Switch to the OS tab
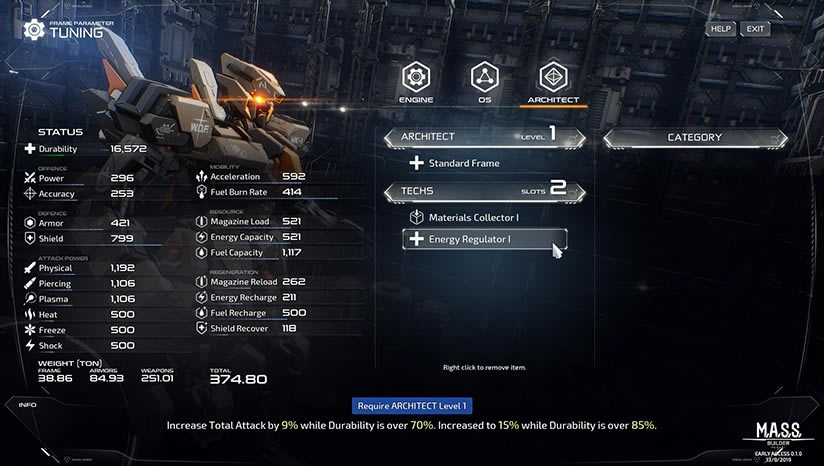The height and width of the screenshot is (466, 824). [x=484, y=82]
